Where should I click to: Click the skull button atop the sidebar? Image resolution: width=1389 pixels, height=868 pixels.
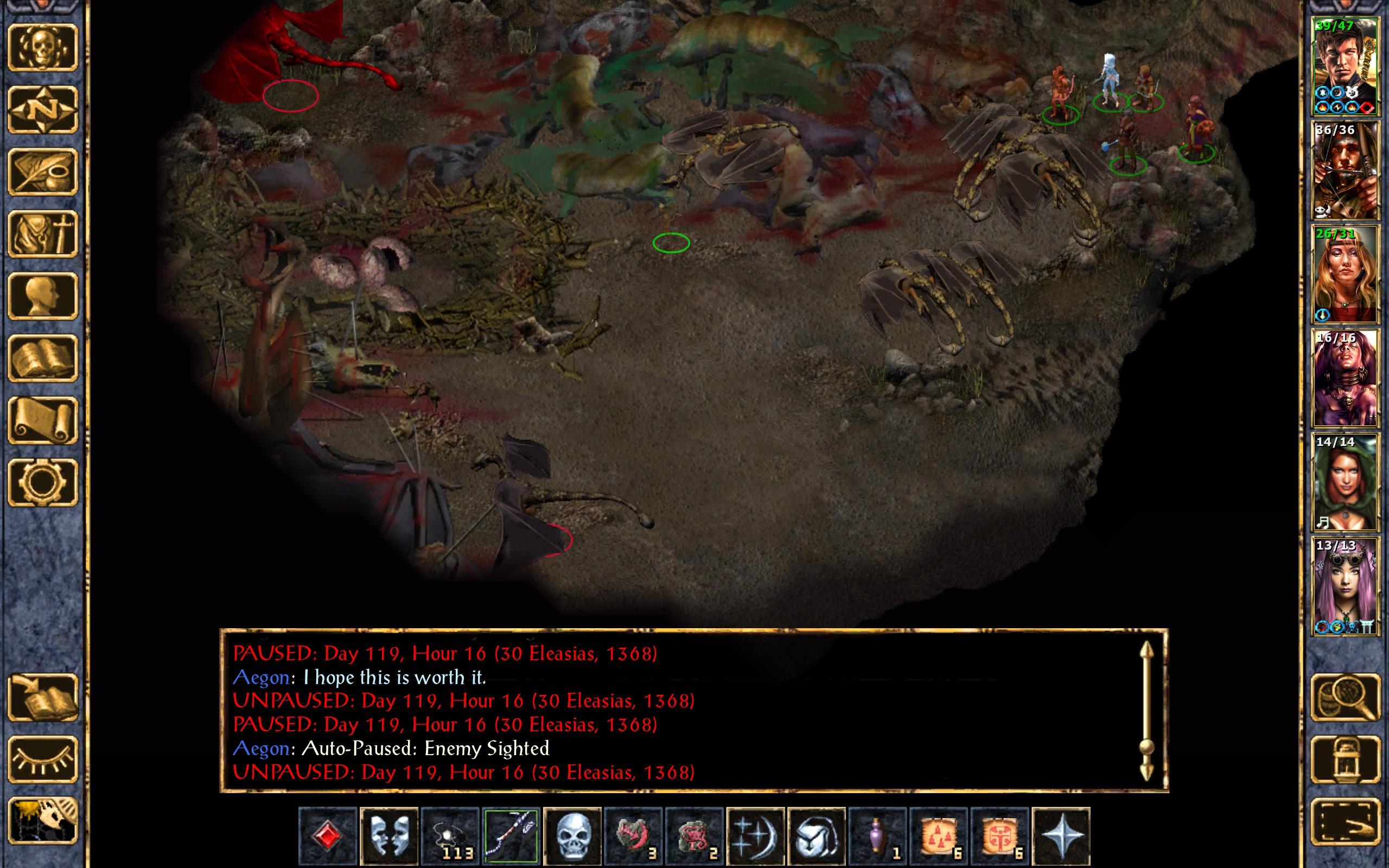tap(43, 48)
